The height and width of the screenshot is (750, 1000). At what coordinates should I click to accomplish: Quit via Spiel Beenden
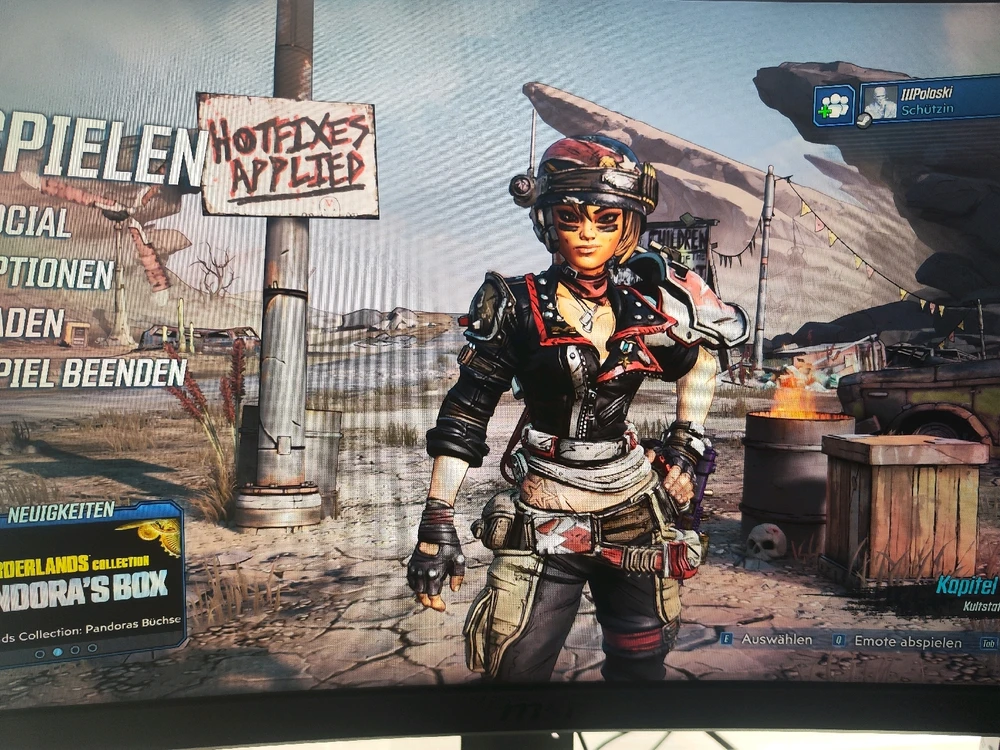93,373
